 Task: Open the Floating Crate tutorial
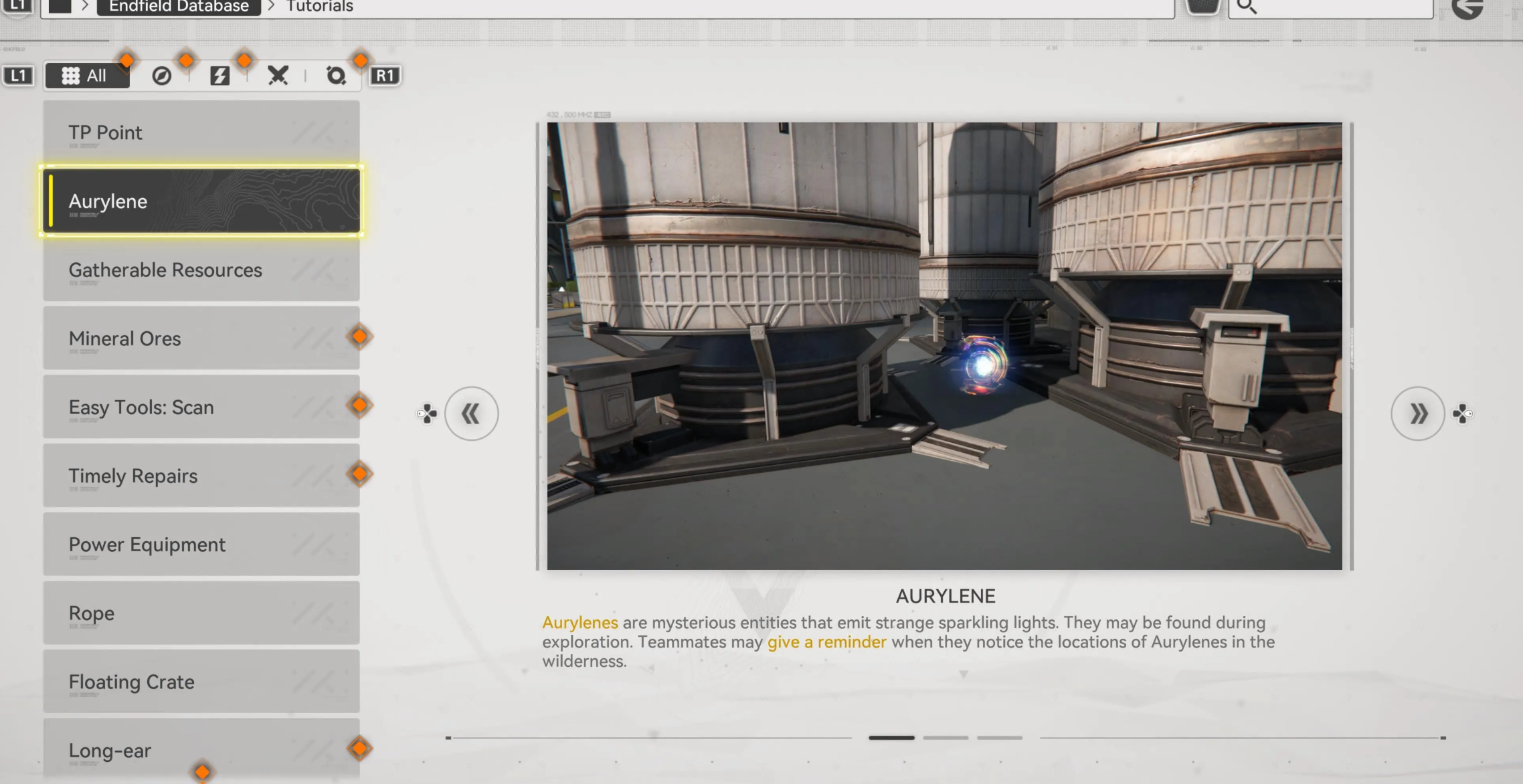point(201,682)
